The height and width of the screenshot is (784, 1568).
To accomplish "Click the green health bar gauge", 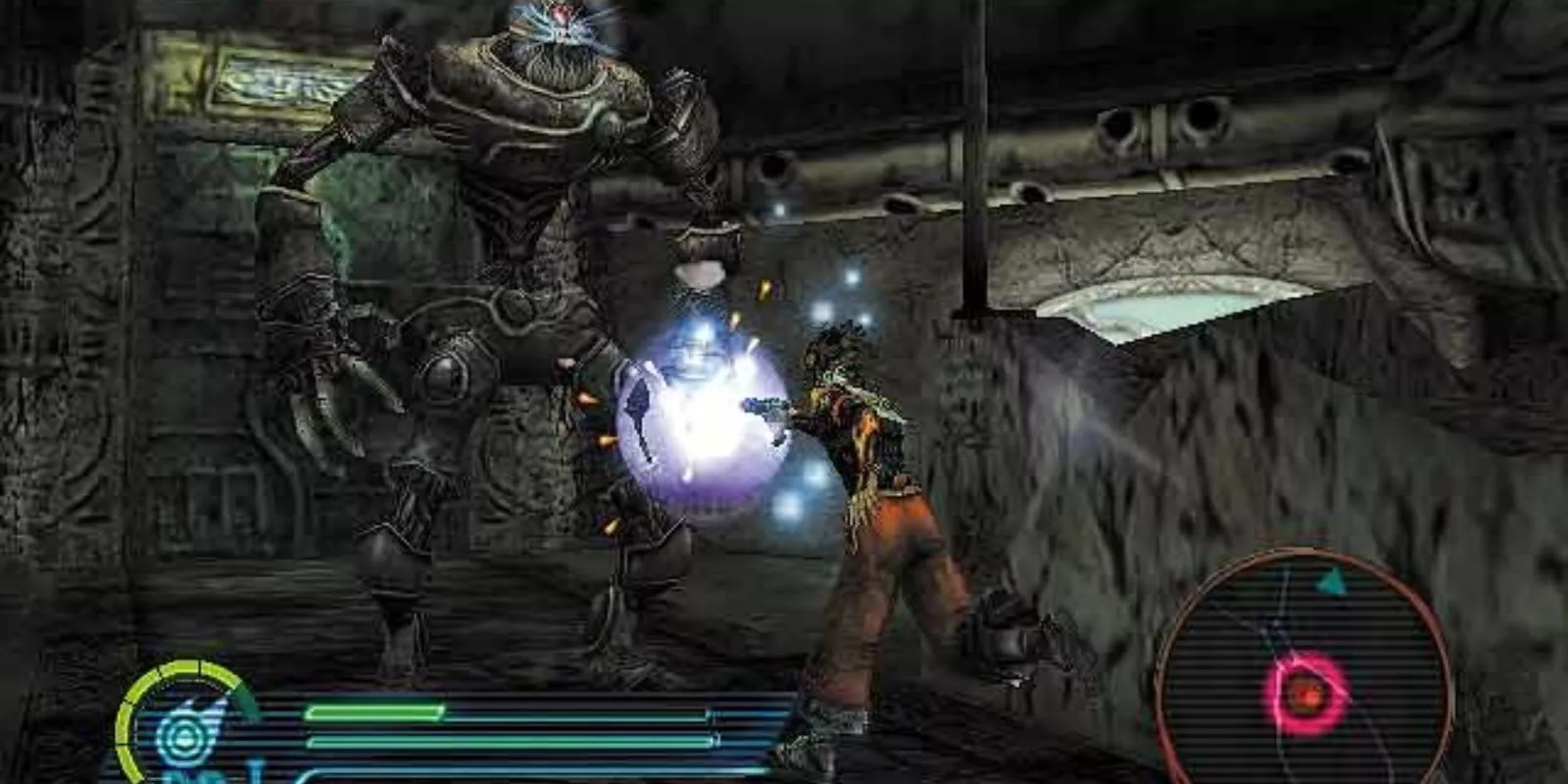I will [372, 712].
